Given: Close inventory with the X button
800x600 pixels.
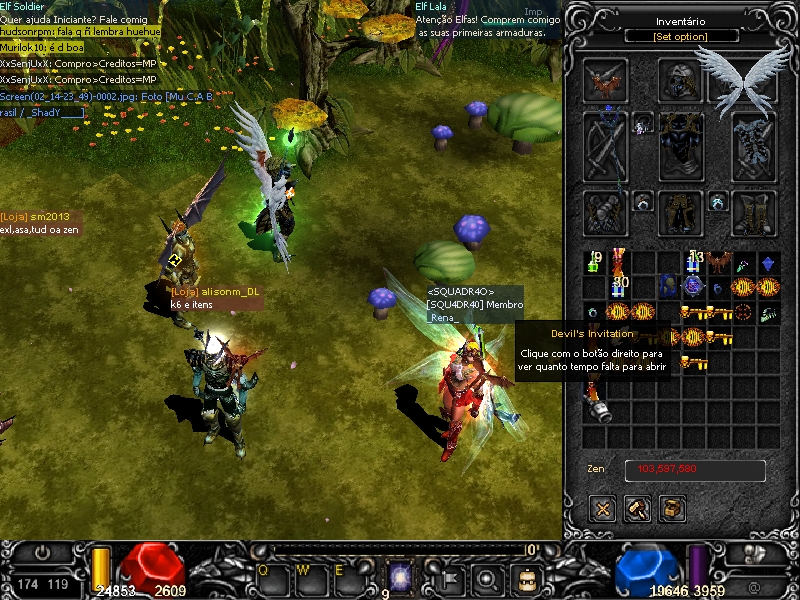Looking at the screenshot, I should 603,508.
